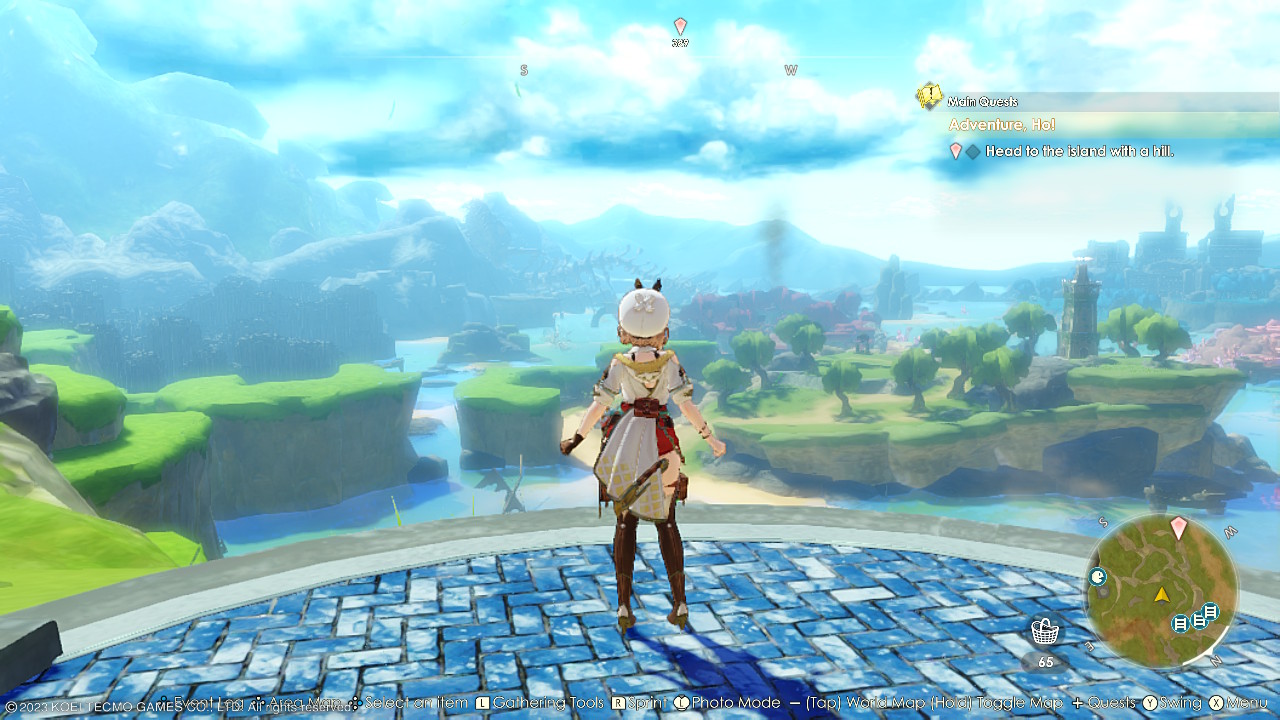Open the Main Quests book icon
Image resolution: width=1280 pixels, height=720 pixels.
click(x=929, y=96)
